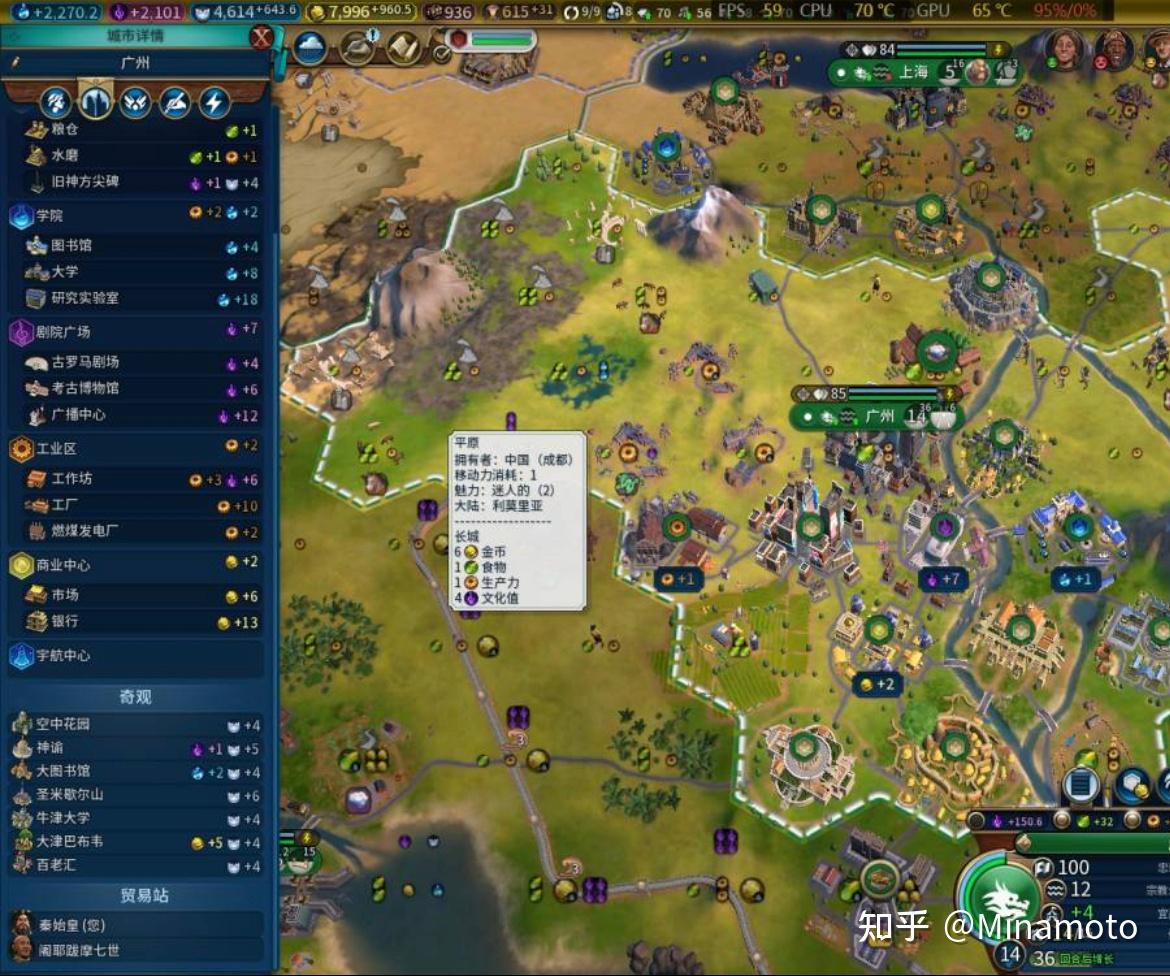Open the lightning bolt power tab

point(215,102)
